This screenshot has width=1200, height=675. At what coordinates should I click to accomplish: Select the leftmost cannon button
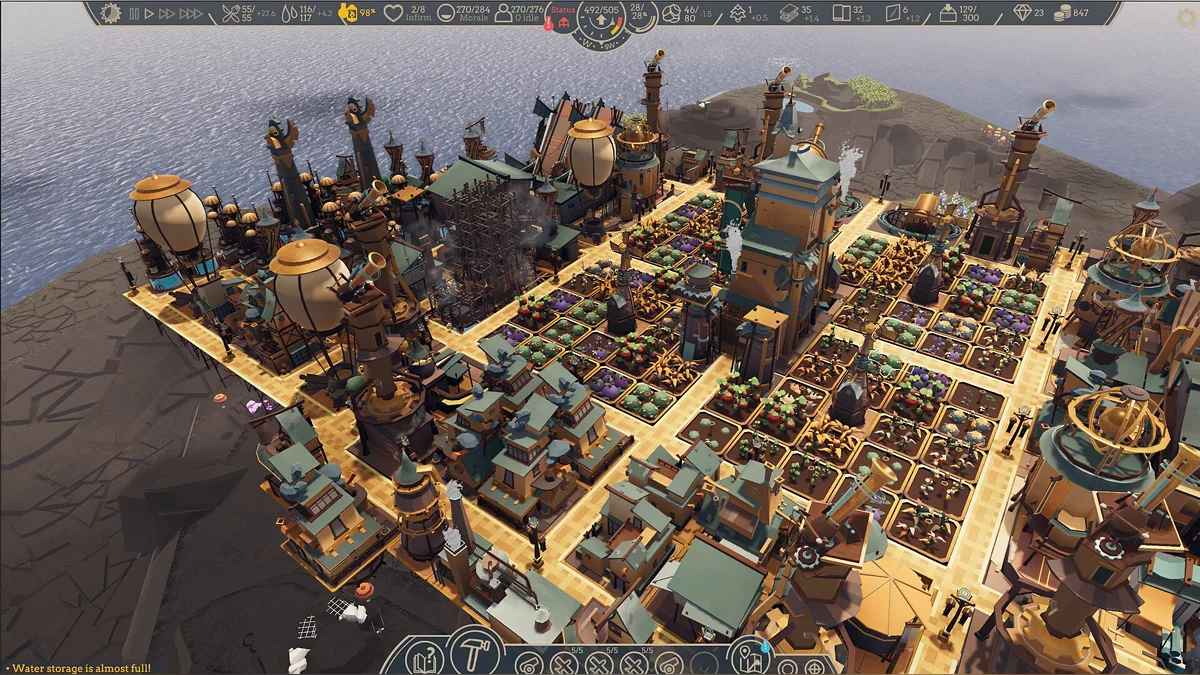[529, 664]
